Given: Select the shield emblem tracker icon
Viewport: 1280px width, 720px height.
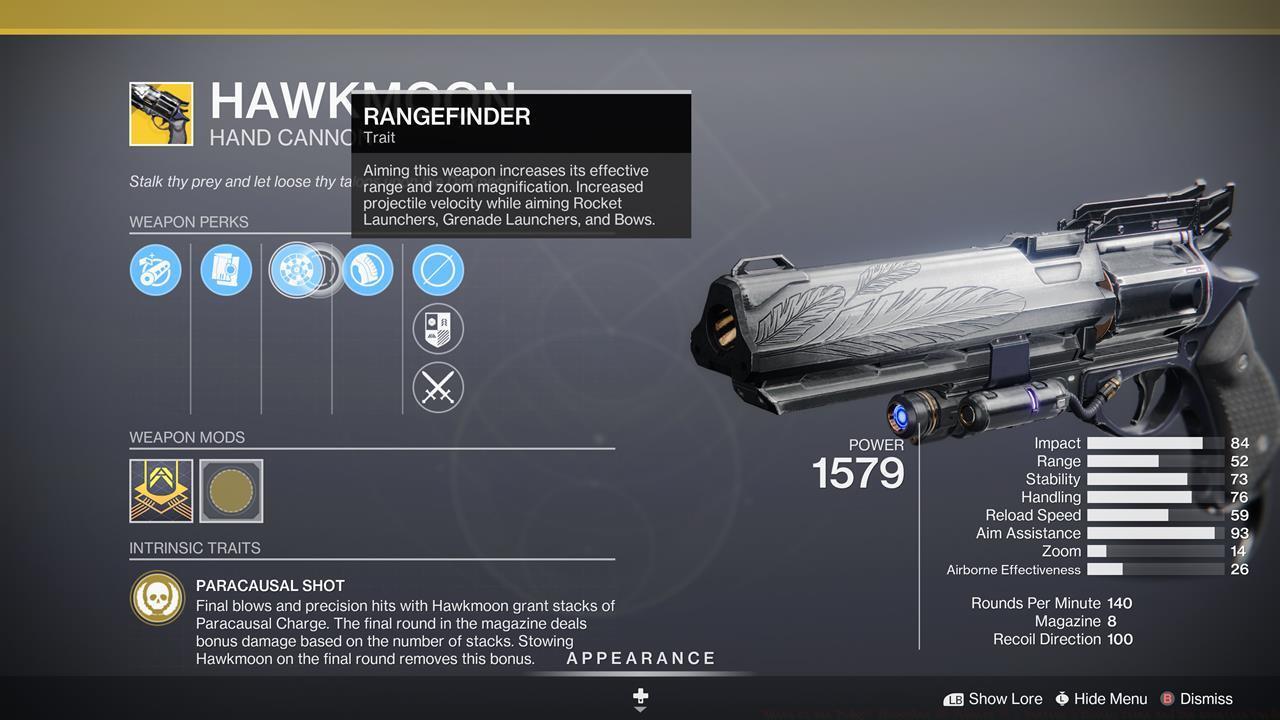Looking at the screenshot, I should [438, 328].
